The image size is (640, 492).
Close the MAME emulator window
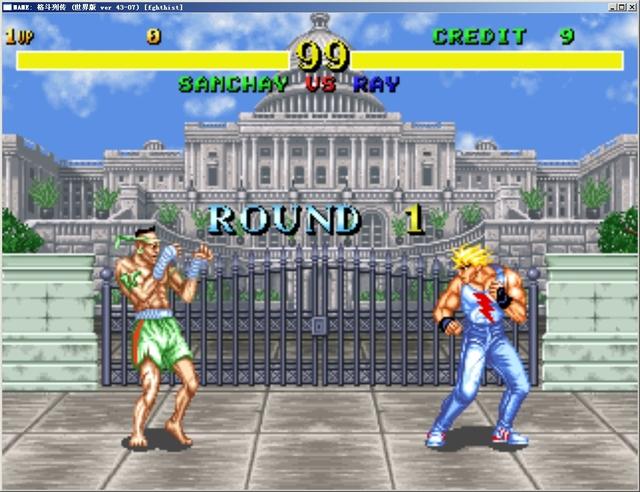[x=631, y=6]
